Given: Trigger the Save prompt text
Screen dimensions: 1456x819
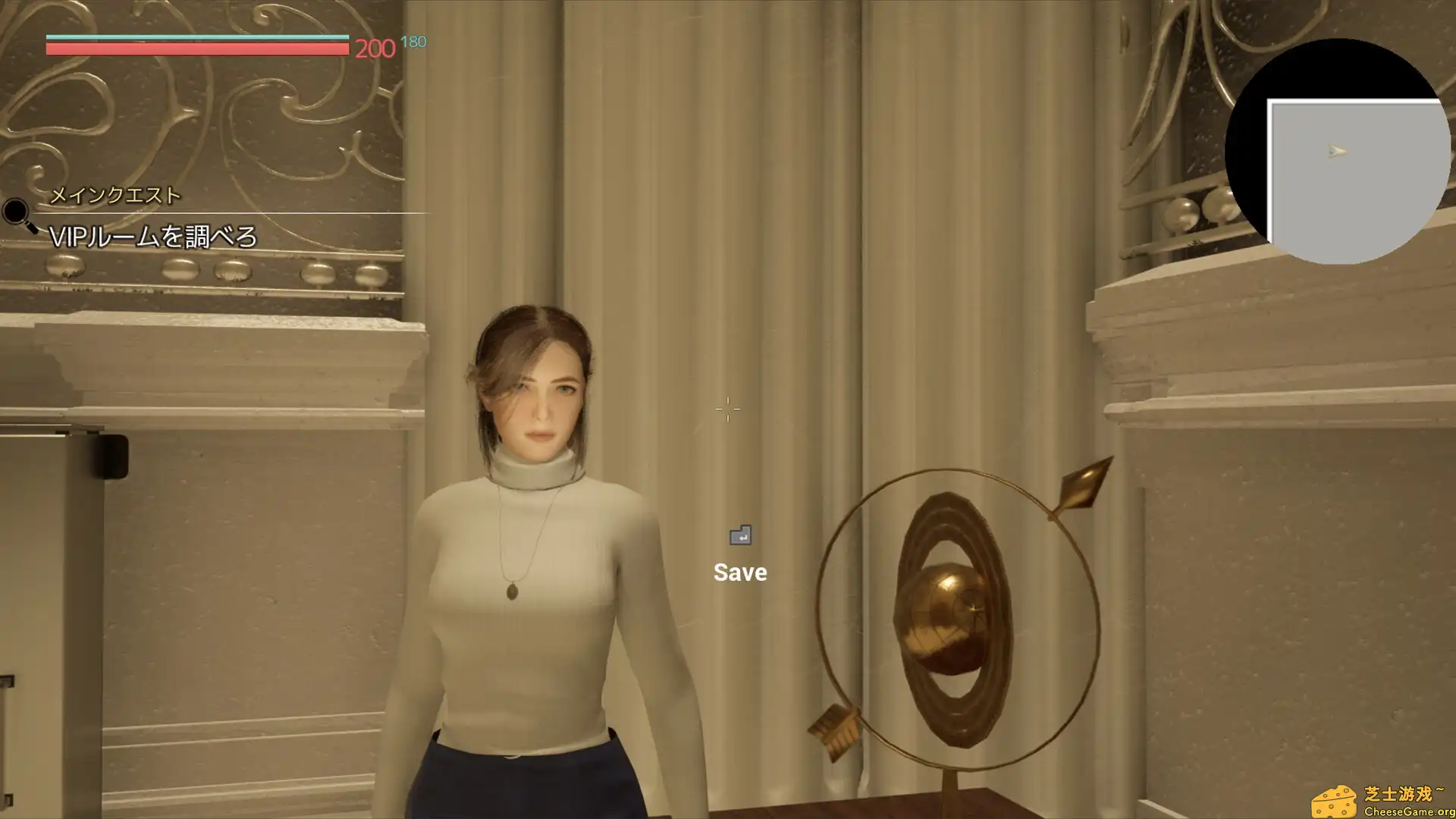Looking at the screenshot, I should point(739,572).
